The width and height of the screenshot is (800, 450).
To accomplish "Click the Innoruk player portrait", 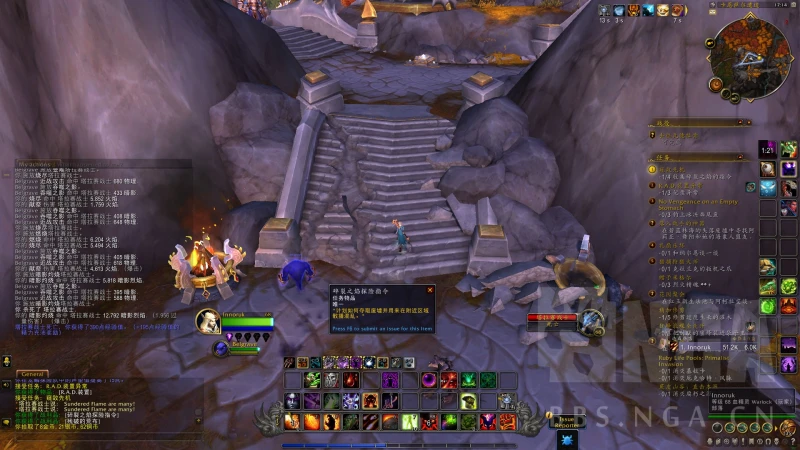I will point(208,321).
